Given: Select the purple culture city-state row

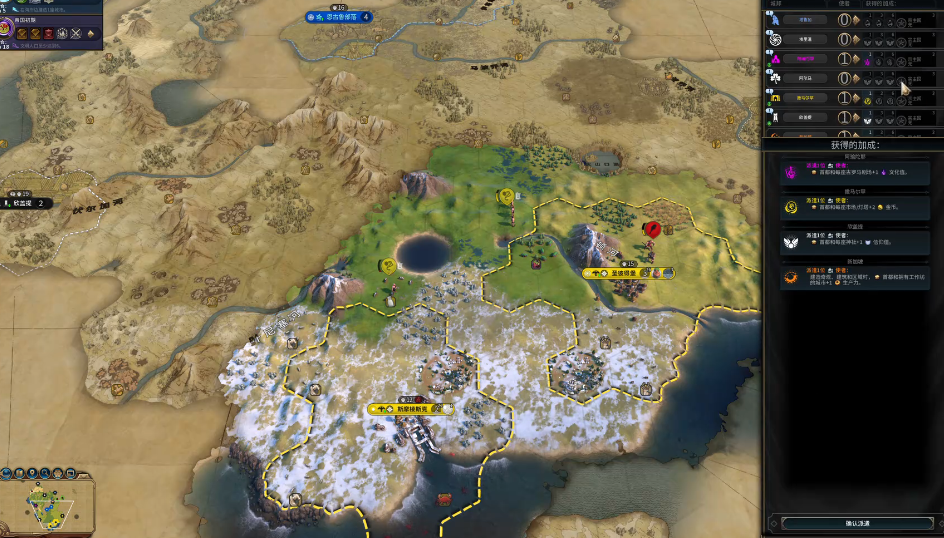Looking at the screenshot, I should pos(804,59).
